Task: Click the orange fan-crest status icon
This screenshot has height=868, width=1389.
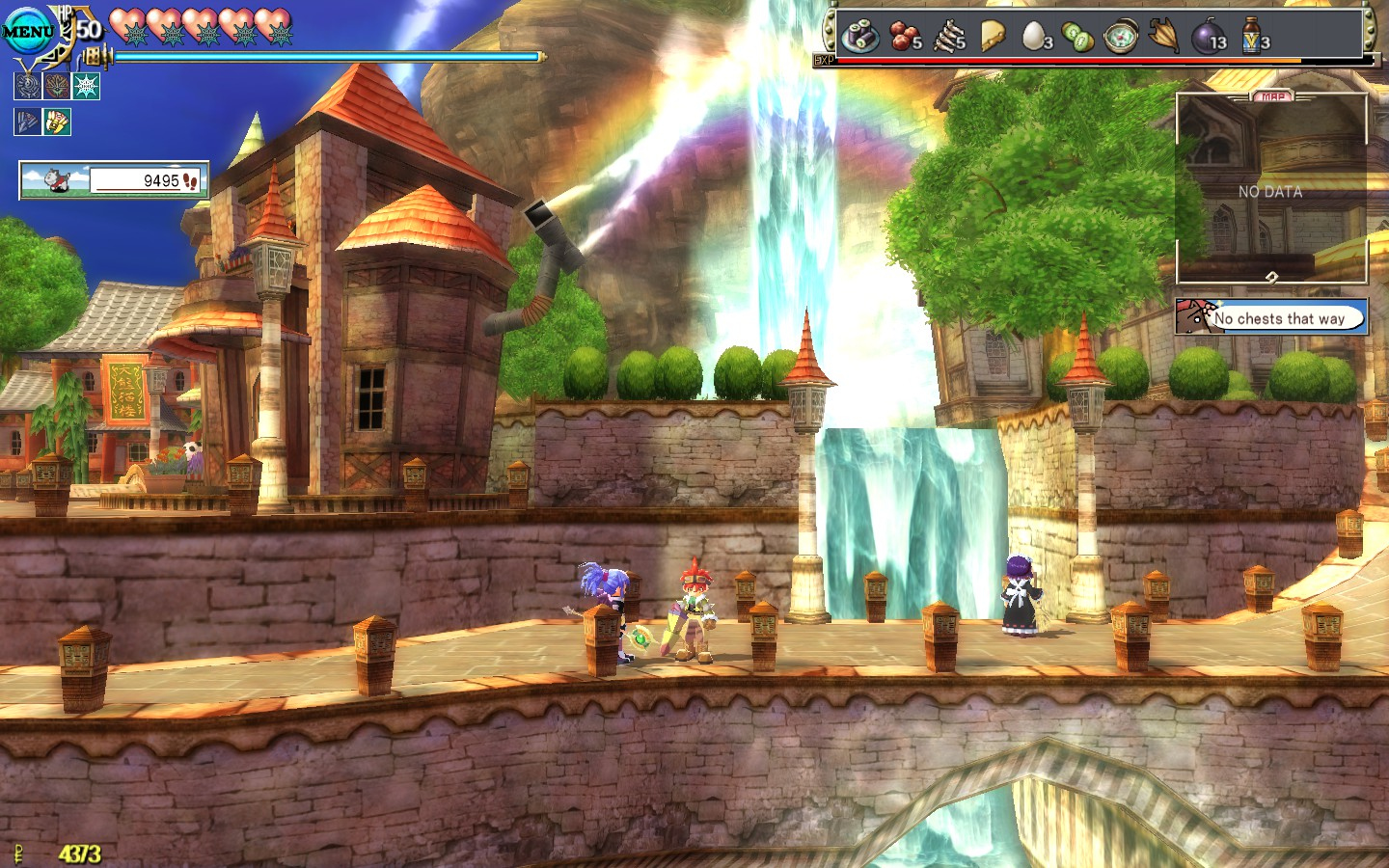Action: pyautogui.click(x=57, y=87)
